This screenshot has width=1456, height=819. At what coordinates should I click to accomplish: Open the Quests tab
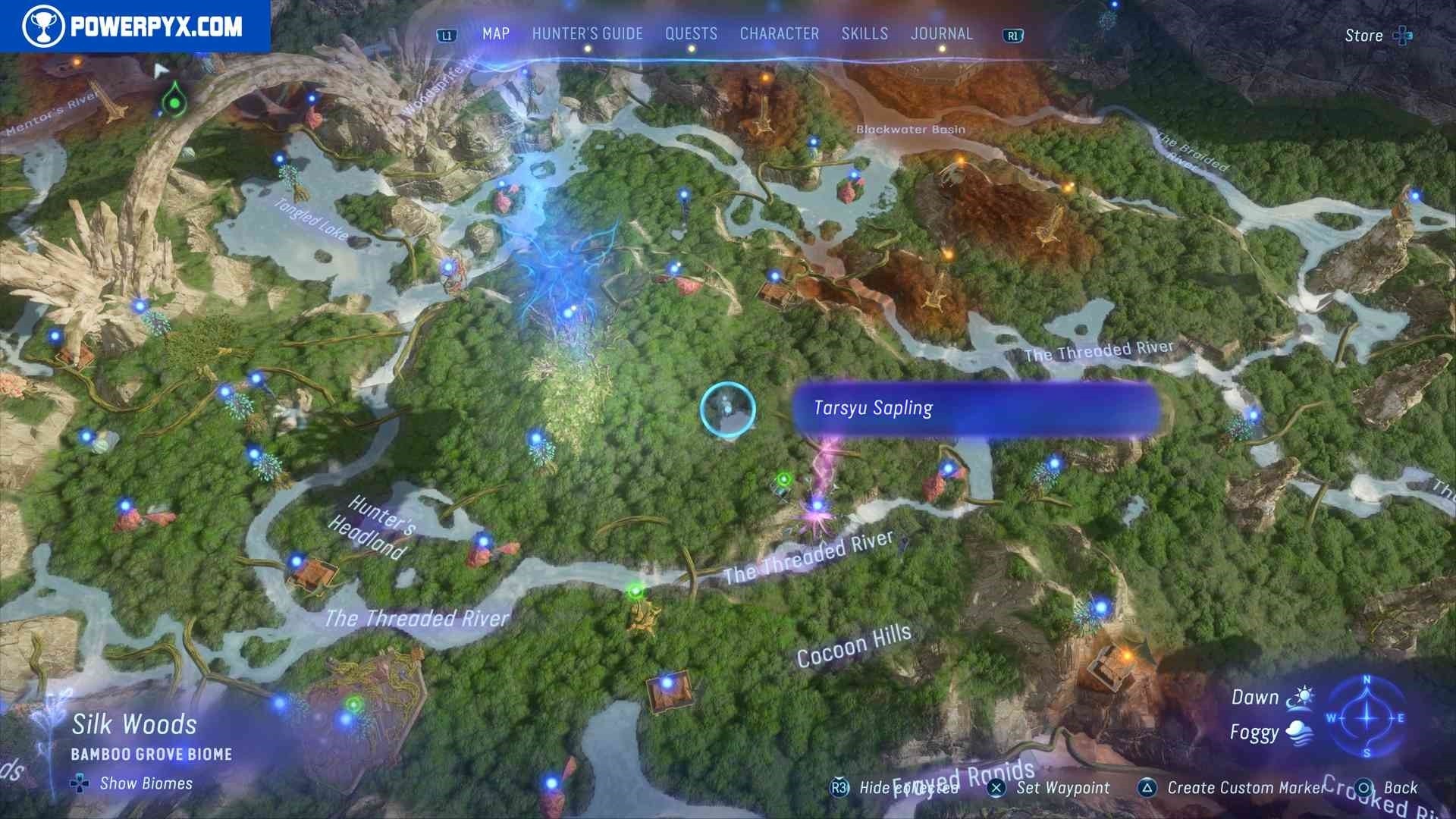691,34
